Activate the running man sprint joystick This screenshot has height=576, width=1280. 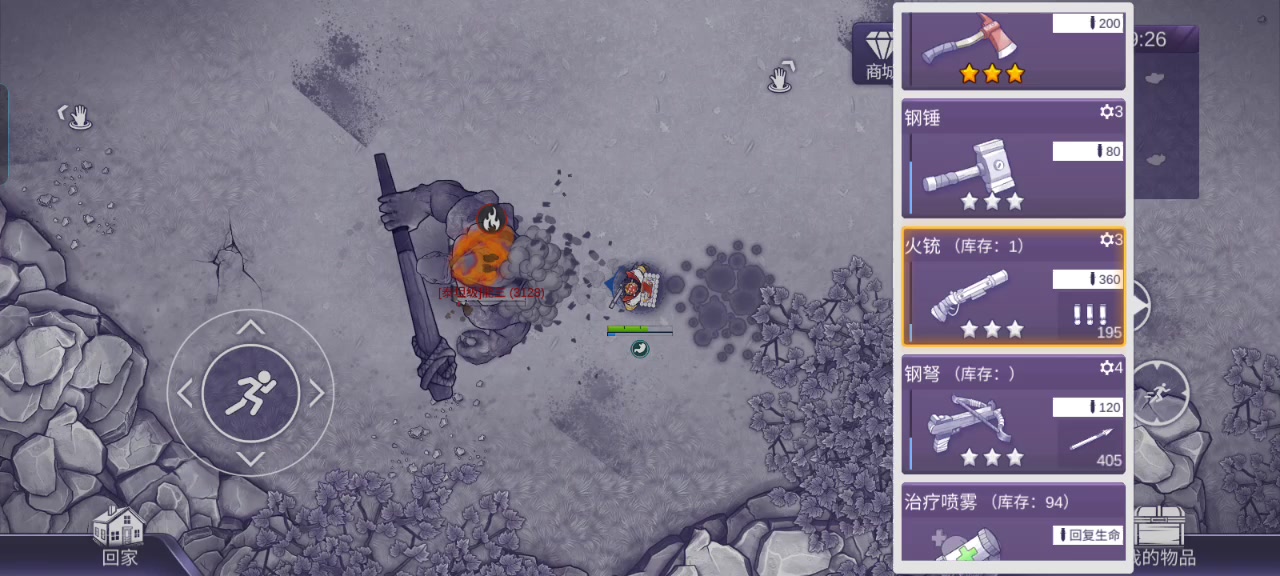(250, 393)
